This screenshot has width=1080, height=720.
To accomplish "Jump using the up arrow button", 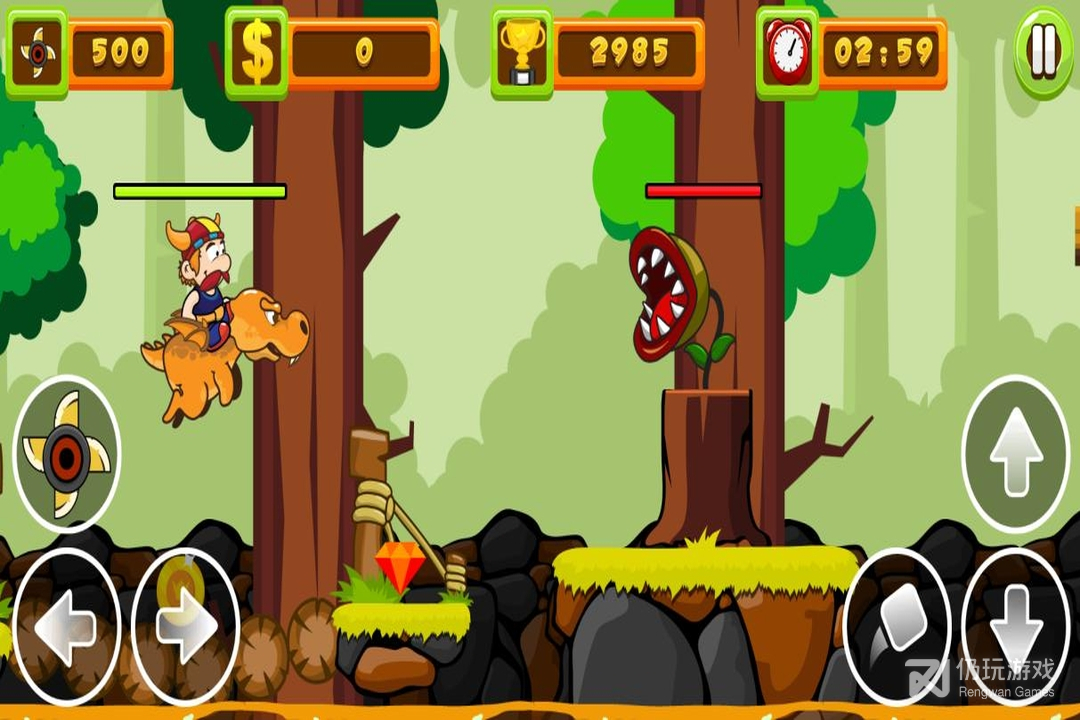I will pos(1015,454).
